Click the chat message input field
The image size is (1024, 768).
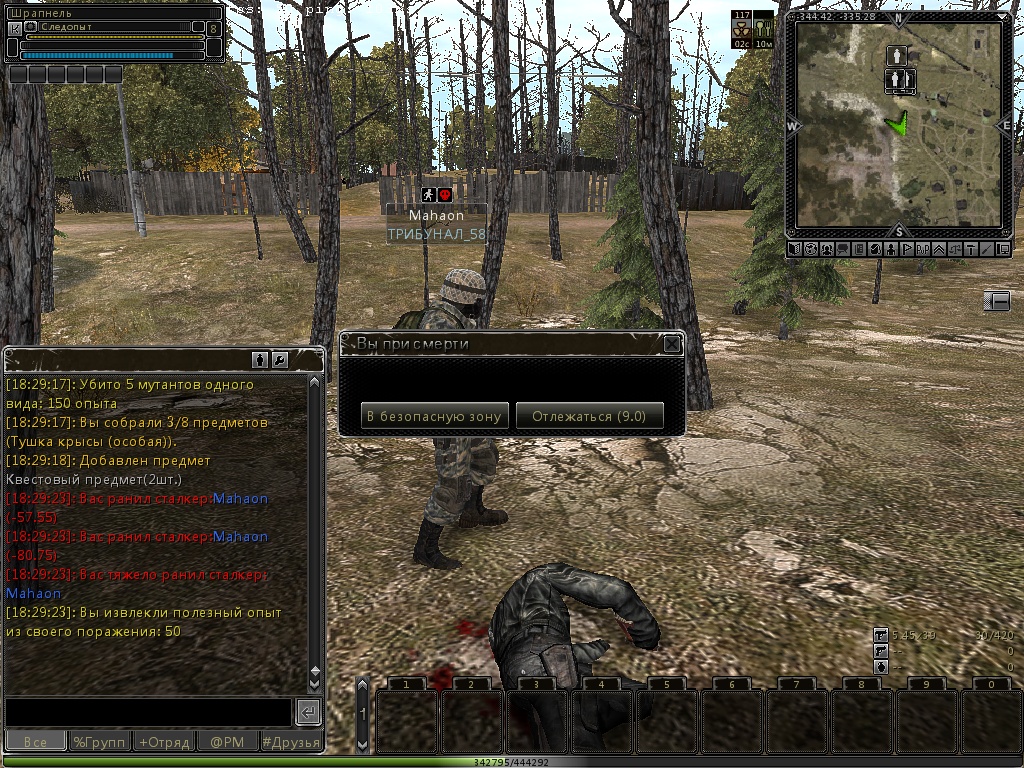(148, 712)
